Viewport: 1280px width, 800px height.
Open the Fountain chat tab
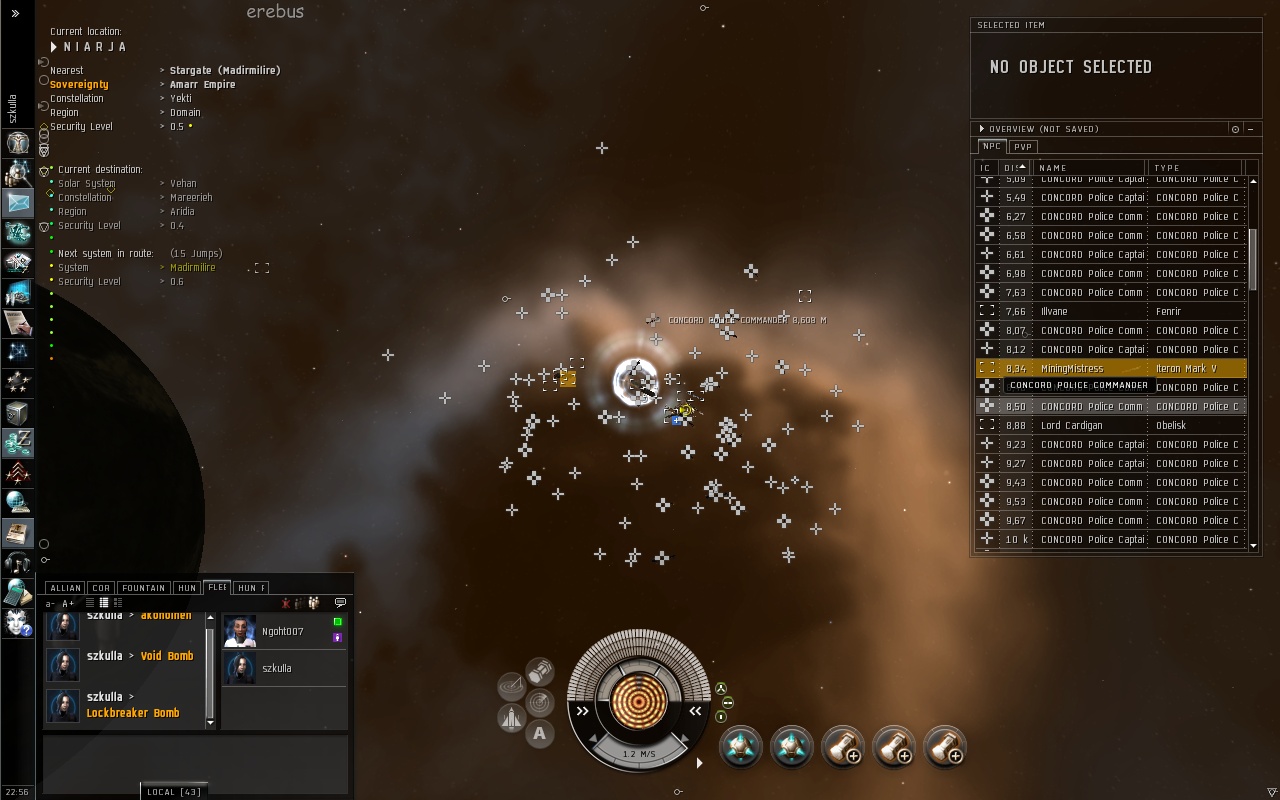click(144, 588)
